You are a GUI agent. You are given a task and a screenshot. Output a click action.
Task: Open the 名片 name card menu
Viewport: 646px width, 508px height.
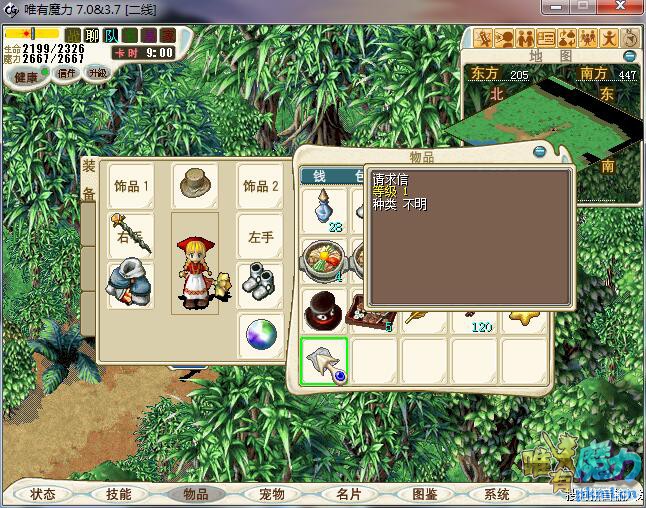347,494
